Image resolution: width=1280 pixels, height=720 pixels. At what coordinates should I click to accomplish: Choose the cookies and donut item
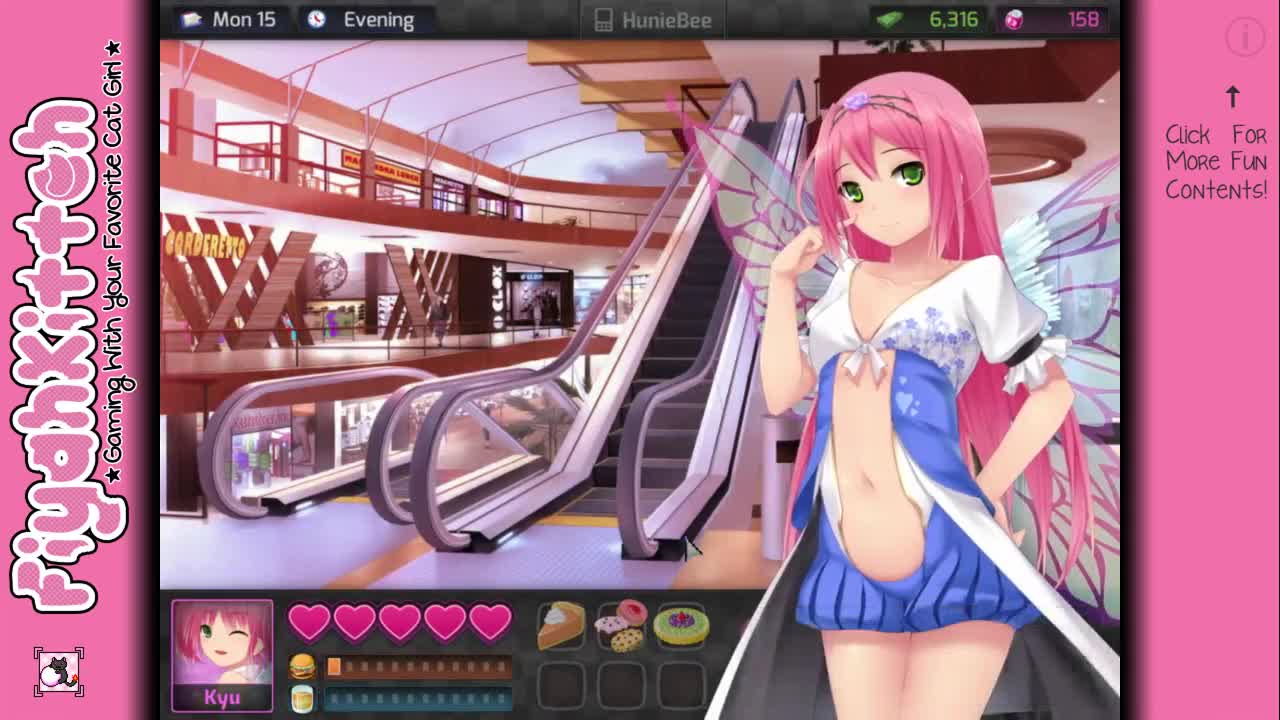[x=620, y=626]
